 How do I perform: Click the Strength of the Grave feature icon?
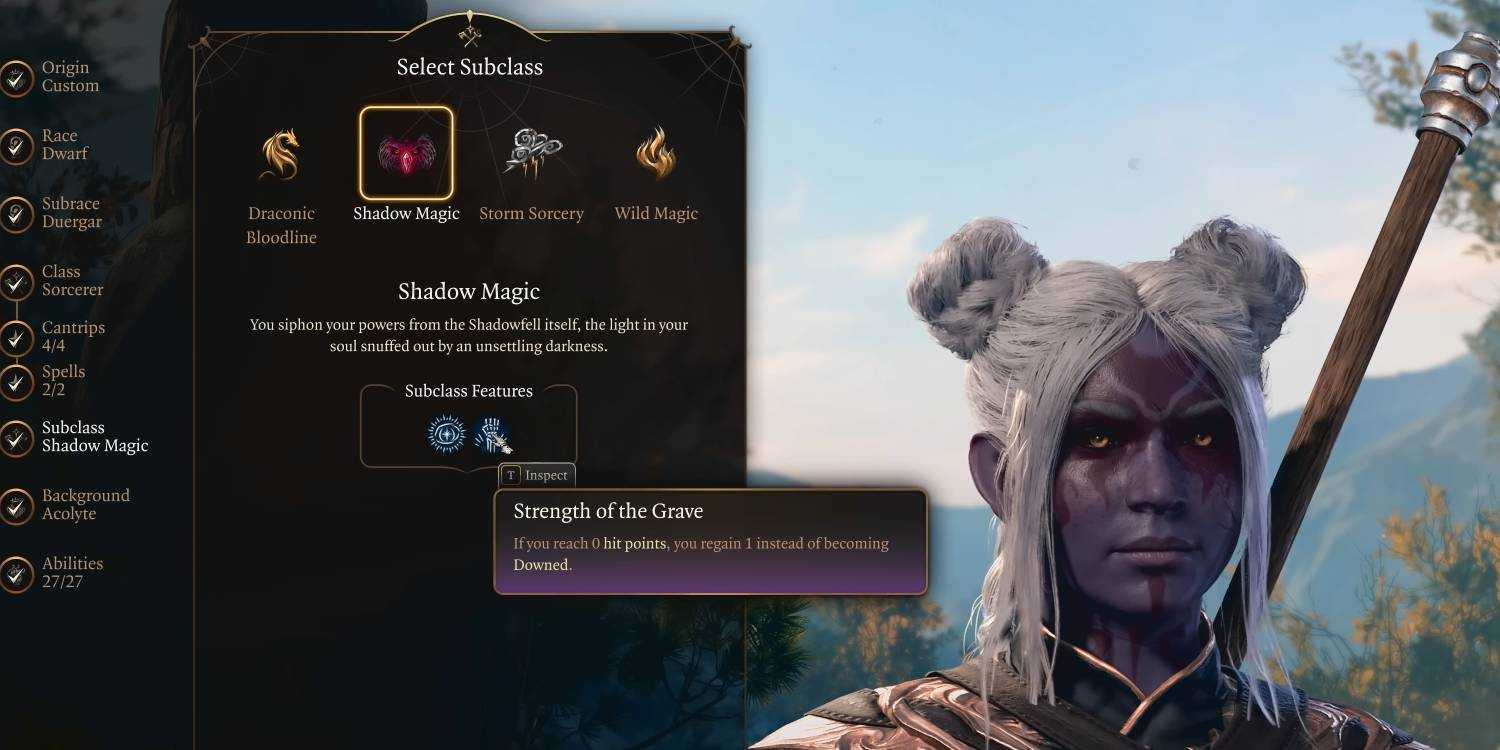click(x=492, y=433)
